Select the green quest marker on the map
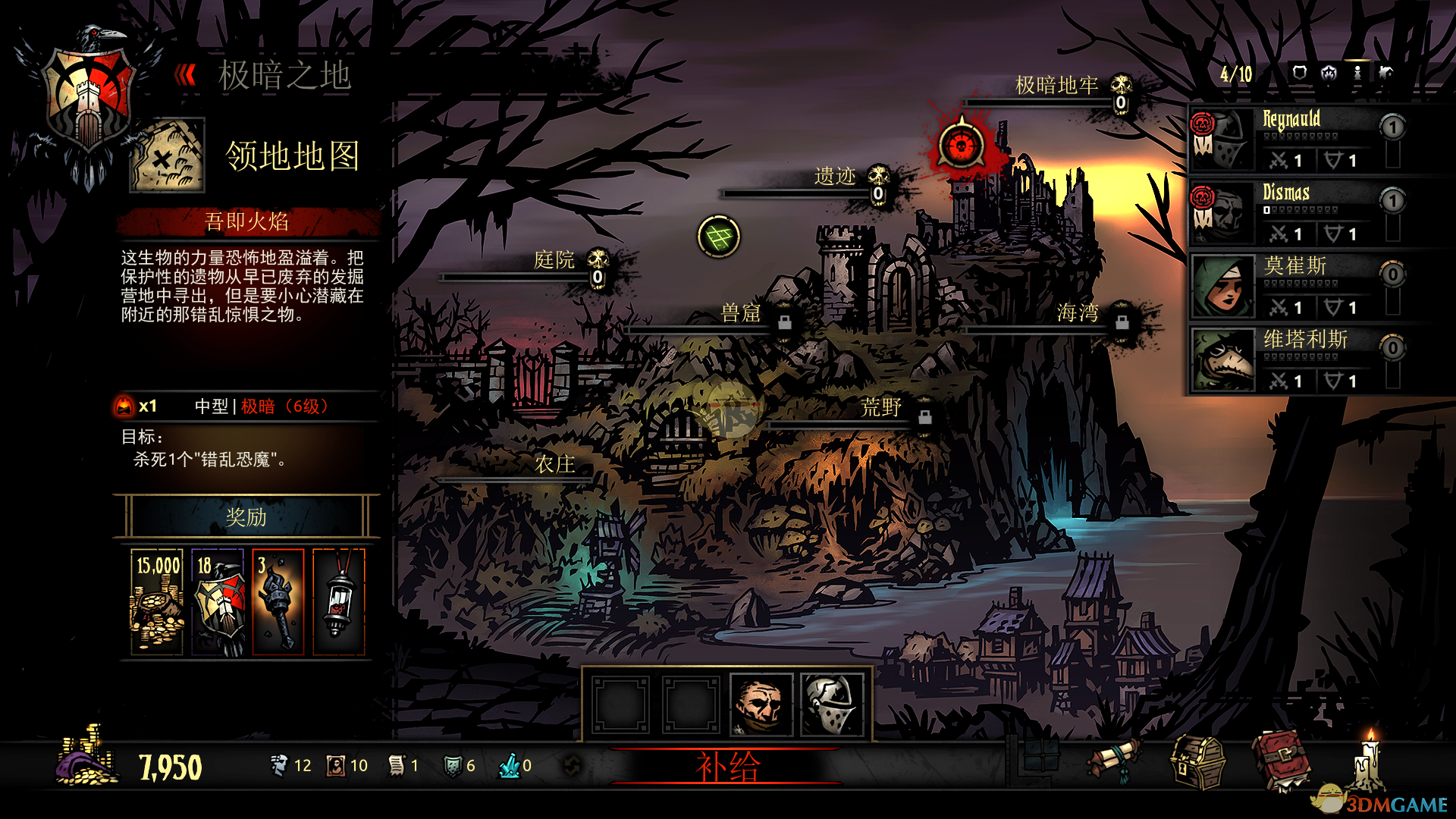 pyautogui.click(x=718, y=237)
